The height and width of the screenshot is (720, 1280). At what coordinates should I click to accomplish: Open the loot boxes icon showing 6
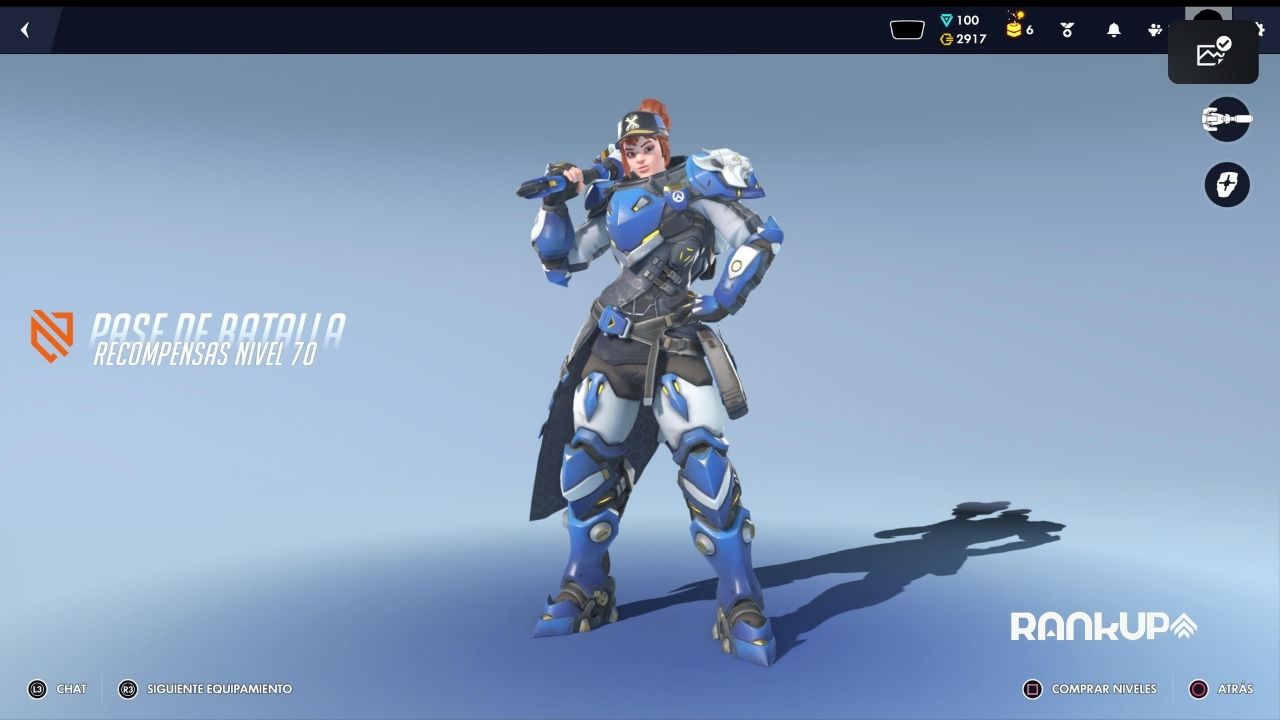(x=1016, y=28)
